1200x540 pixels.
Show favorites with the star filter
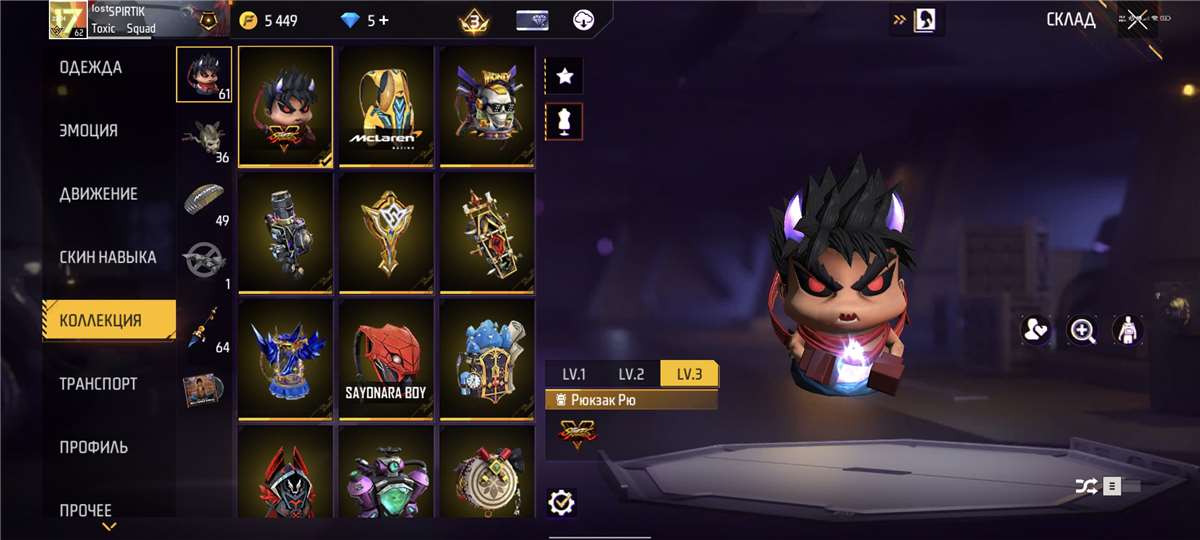[x=564, y=76]
